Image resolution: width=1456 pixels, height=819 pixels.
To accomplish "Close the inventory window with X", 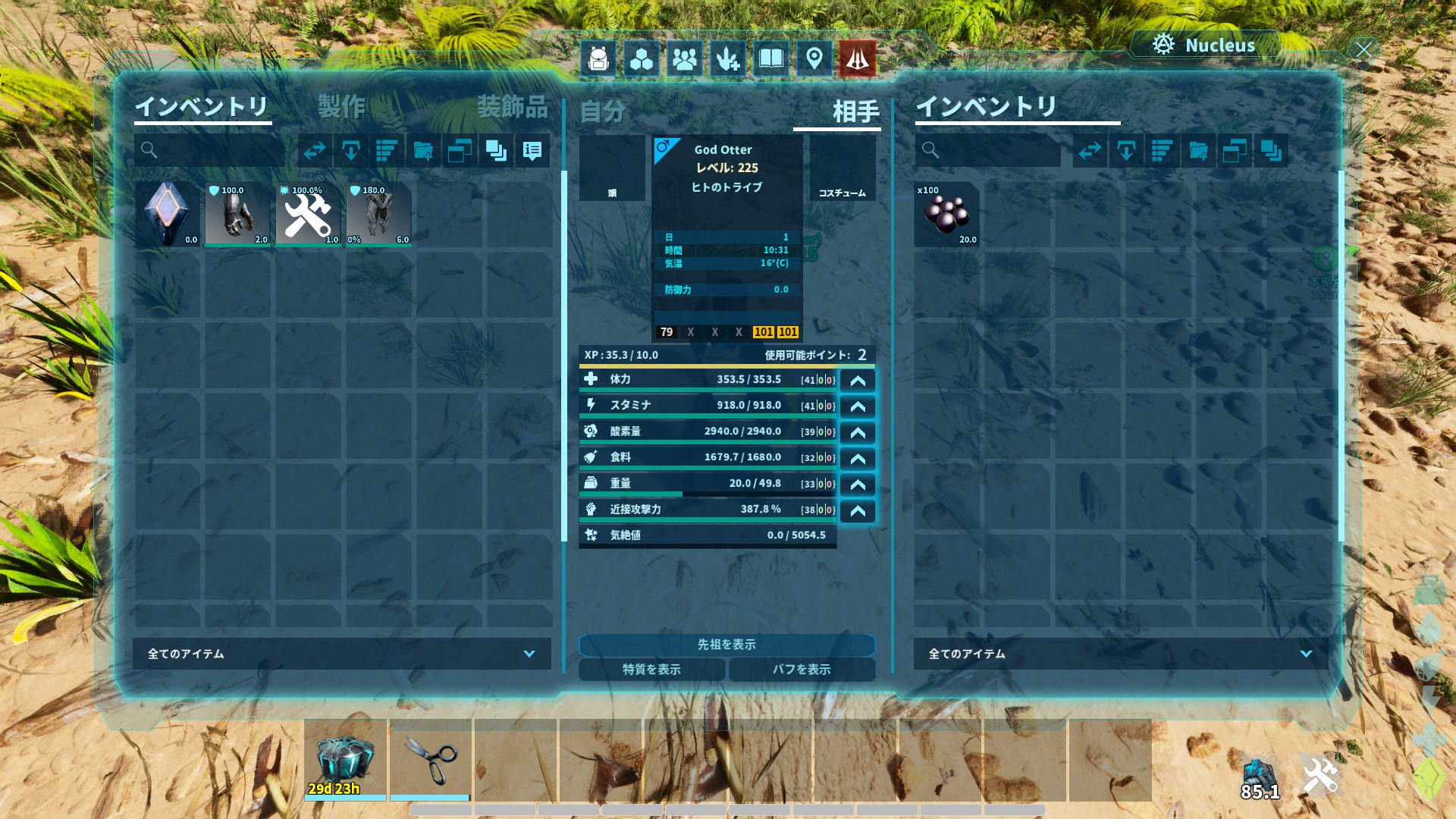I will 1363,50.
